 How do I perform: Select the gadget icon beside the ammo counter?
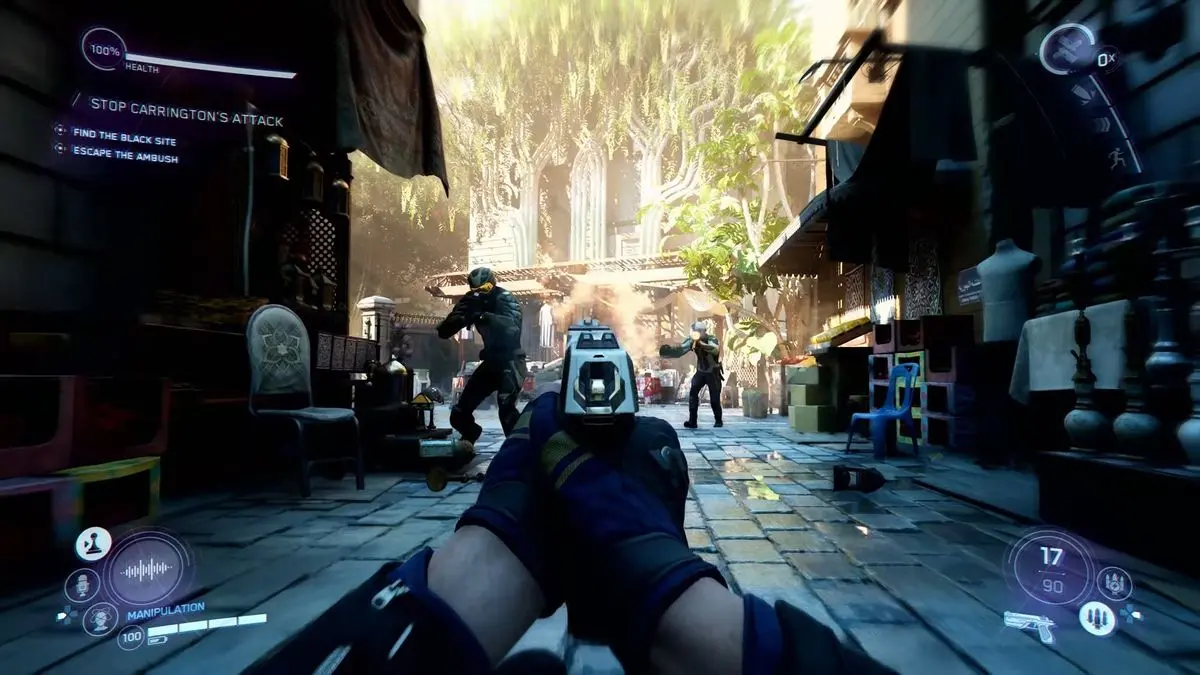(1114, 582)
